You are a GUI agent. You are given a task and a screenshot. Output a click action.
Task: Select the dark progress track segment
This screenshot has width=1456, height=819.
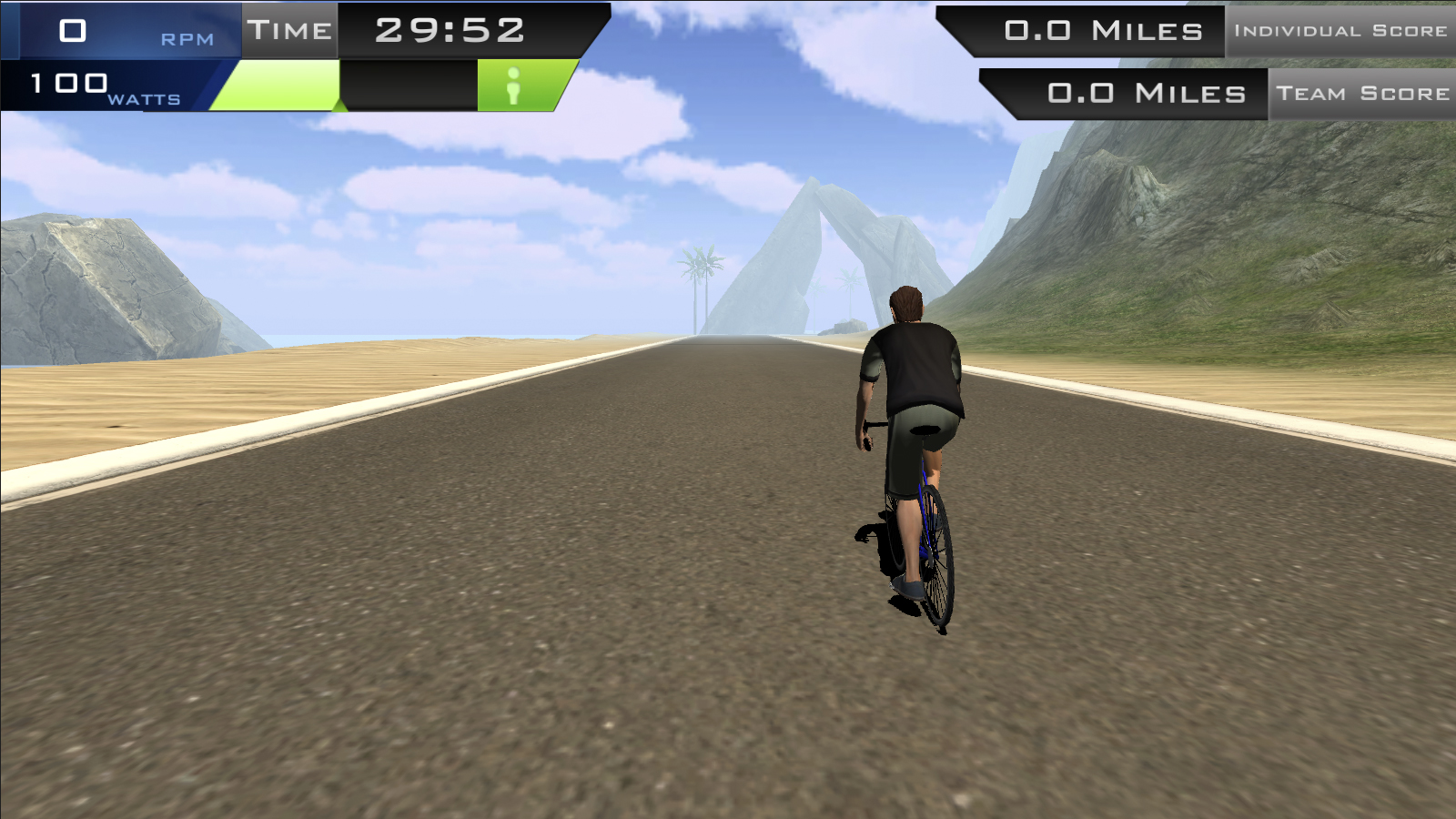click(409, 86)
